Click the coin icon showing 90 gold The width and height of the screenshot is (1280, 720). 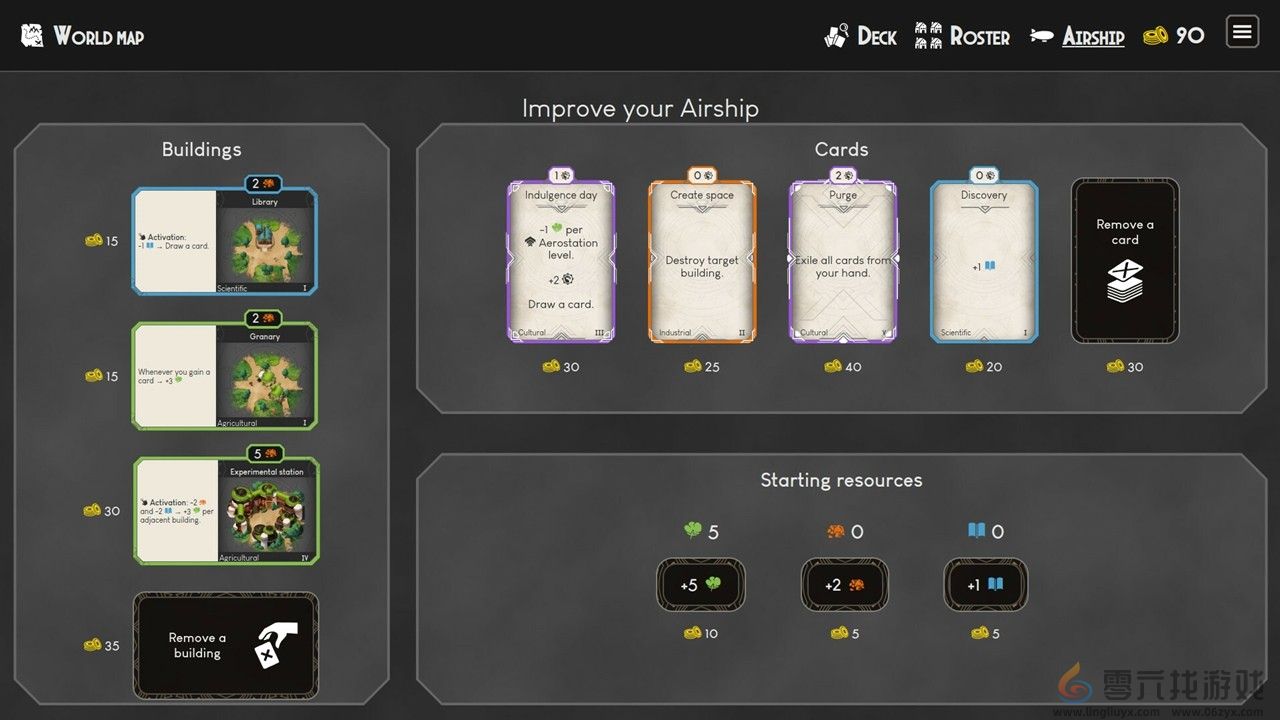coord(1158,35)
